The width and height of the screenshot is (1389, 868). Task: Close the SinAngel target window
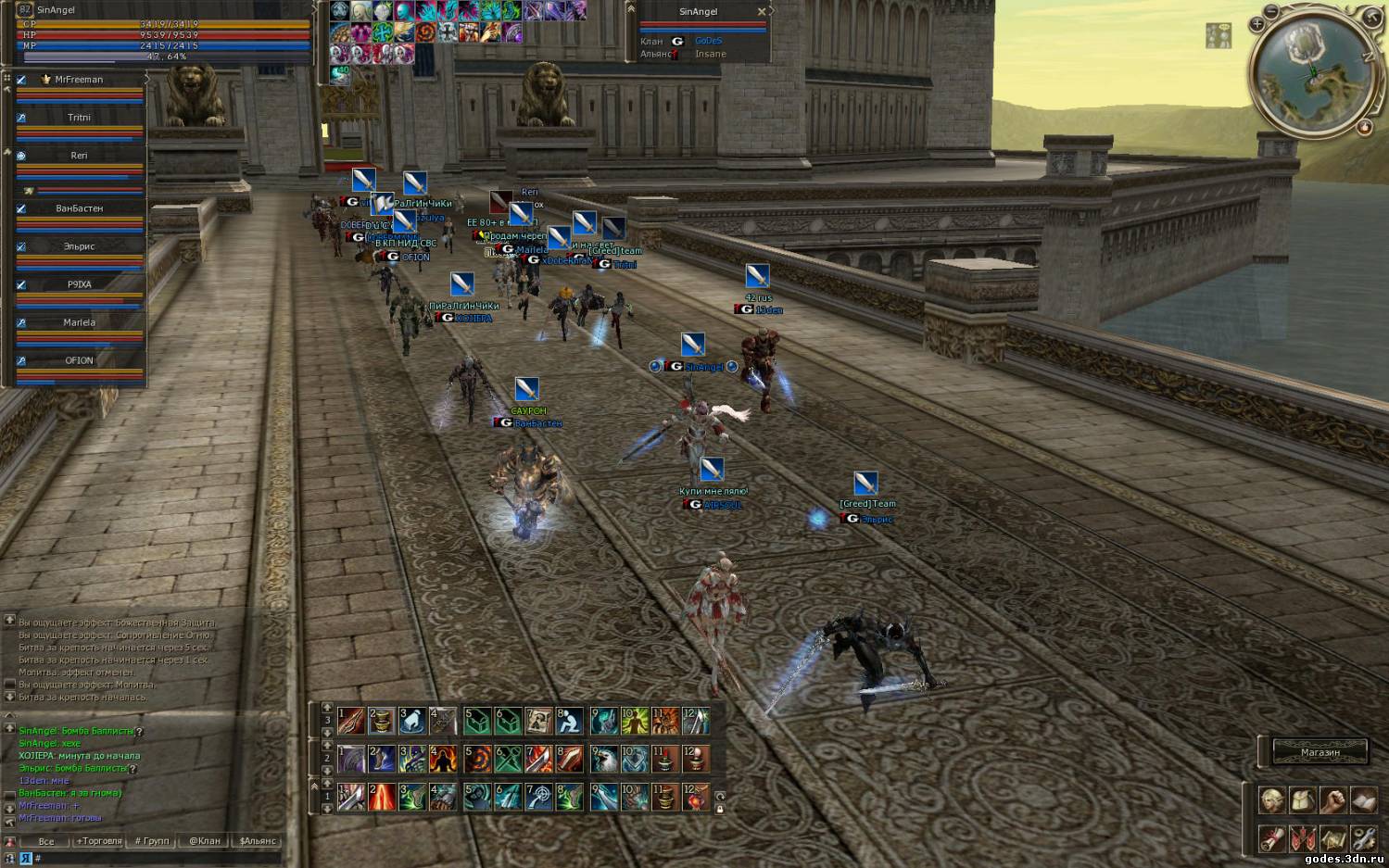(762, 12)
